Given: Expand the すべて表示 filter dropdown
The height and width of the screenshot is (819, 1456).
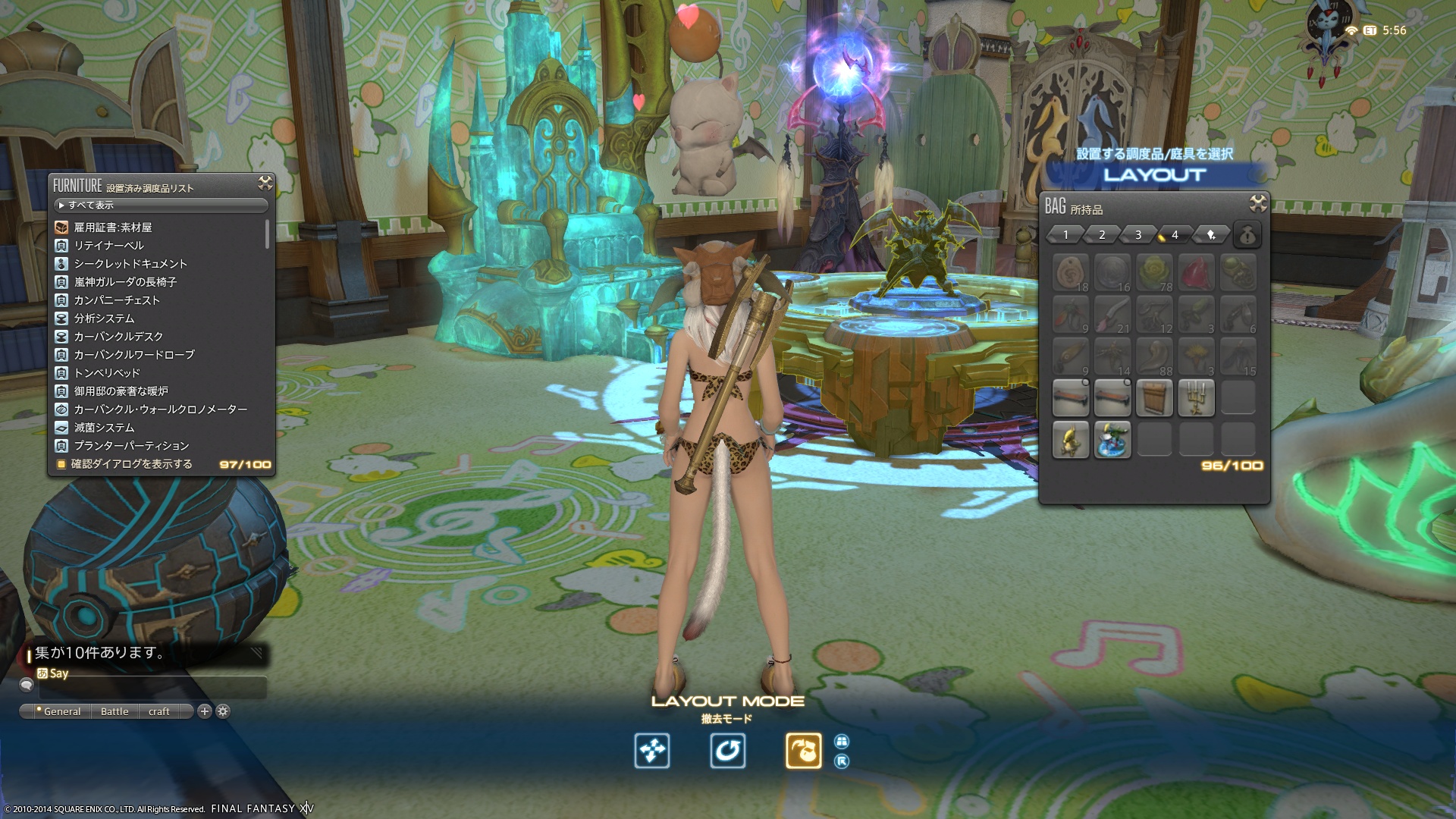Looking at the screenshot, I should click(x=161, y=206).
